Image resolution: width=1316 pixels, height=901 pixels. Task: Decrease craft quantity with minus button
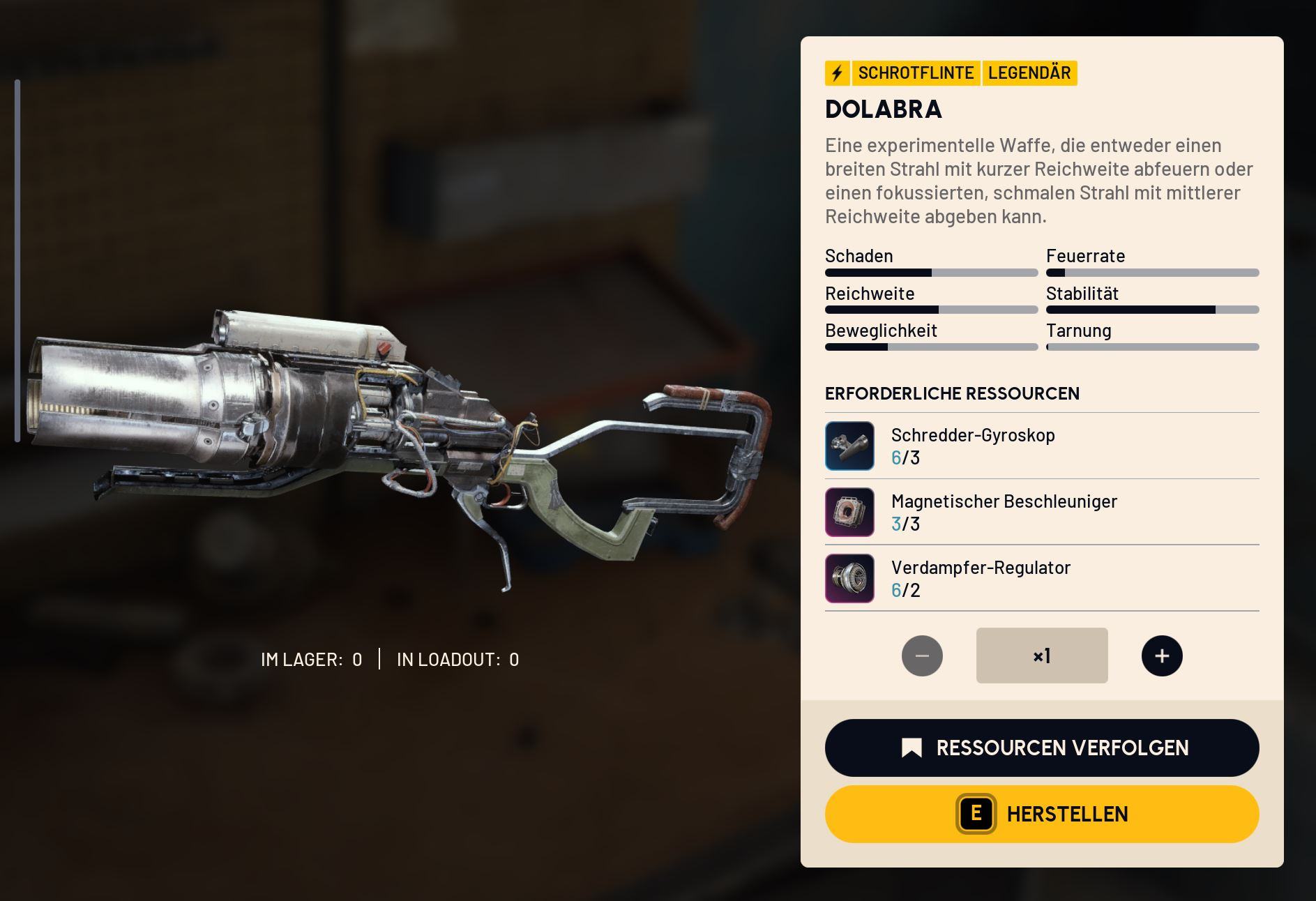(921, 656)
